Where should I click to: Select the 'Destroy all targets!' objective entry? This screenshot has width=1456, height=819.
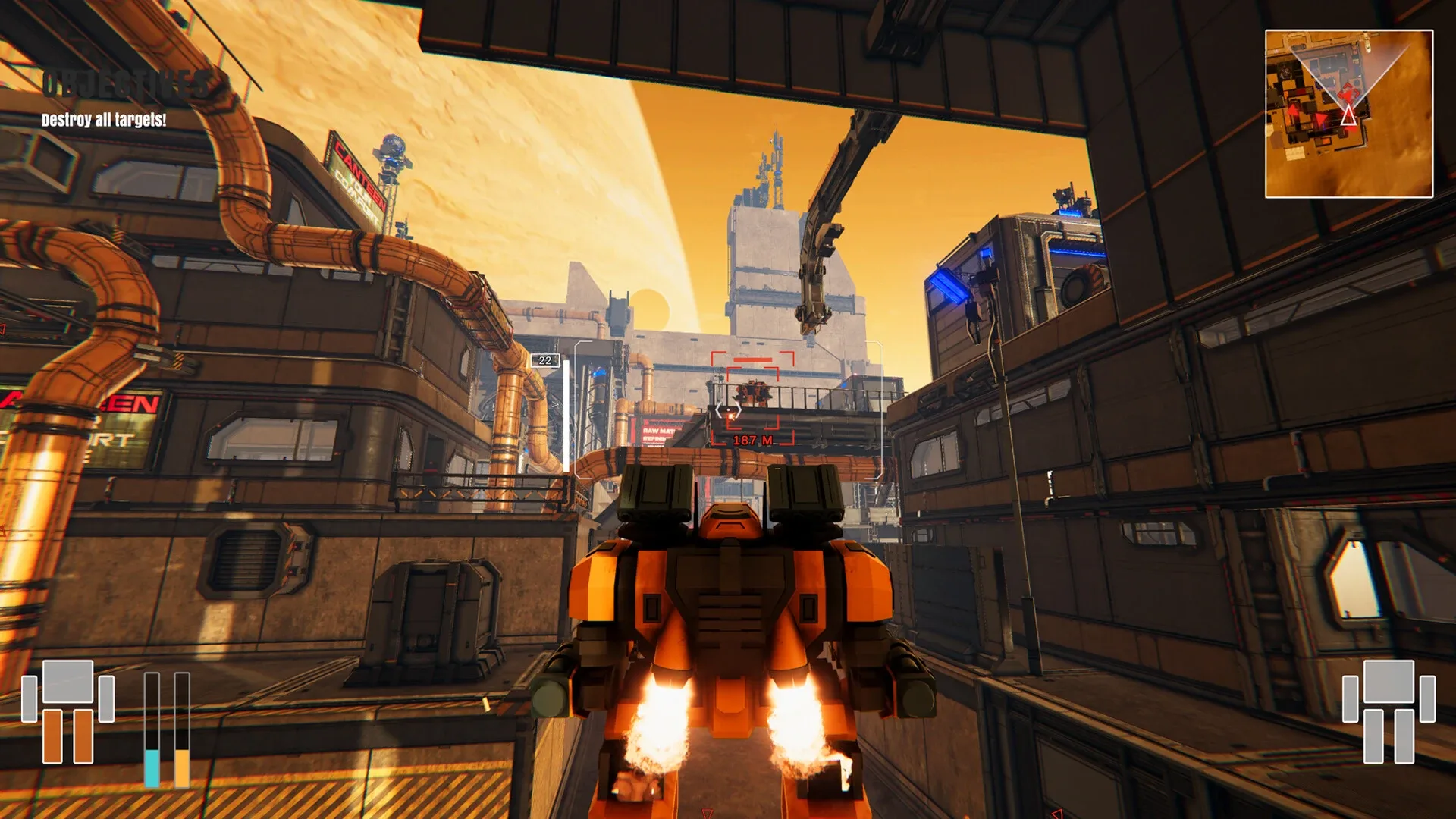102,119
